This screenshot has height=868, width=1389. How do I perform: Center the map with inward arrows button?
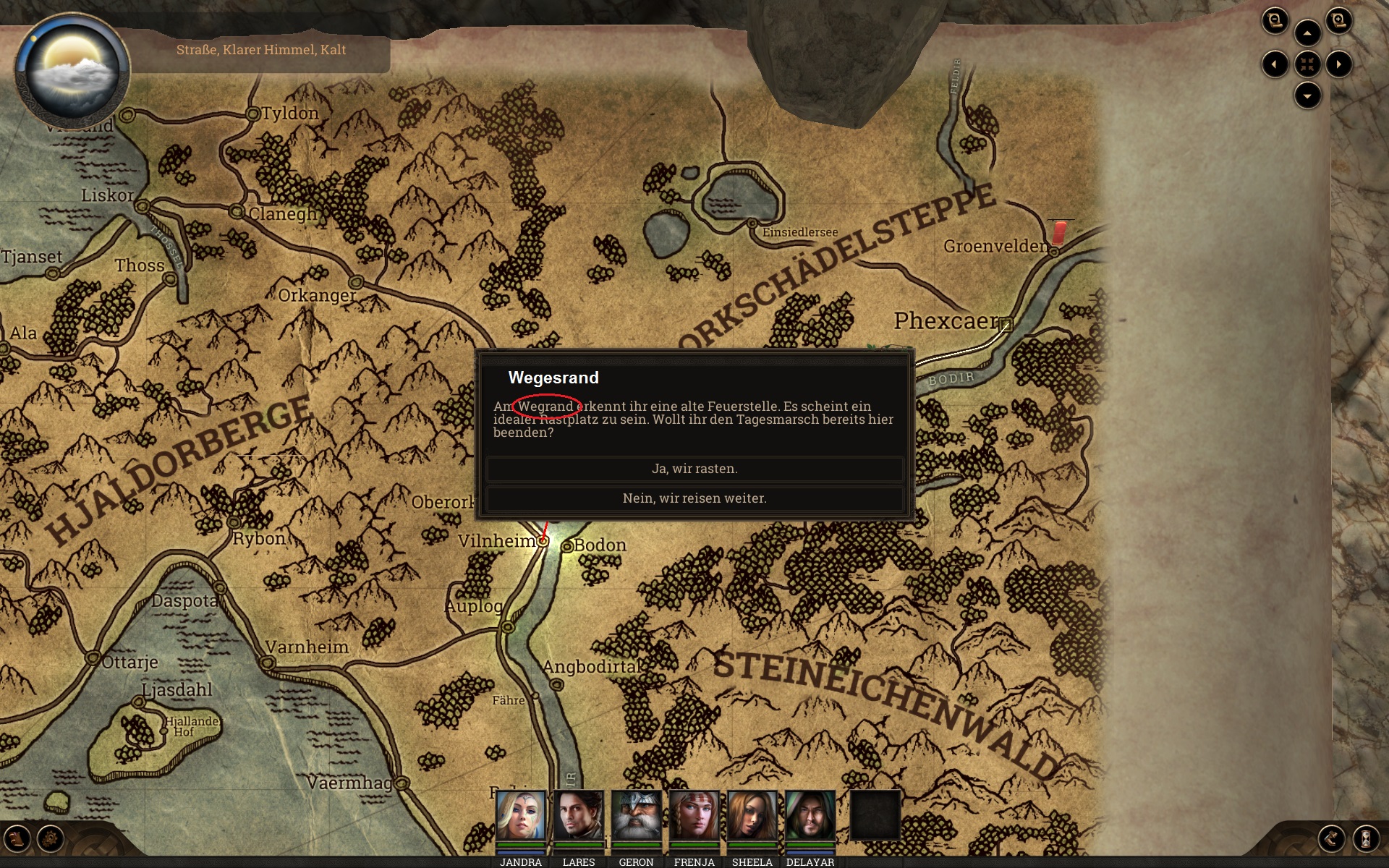[1307, 64]
